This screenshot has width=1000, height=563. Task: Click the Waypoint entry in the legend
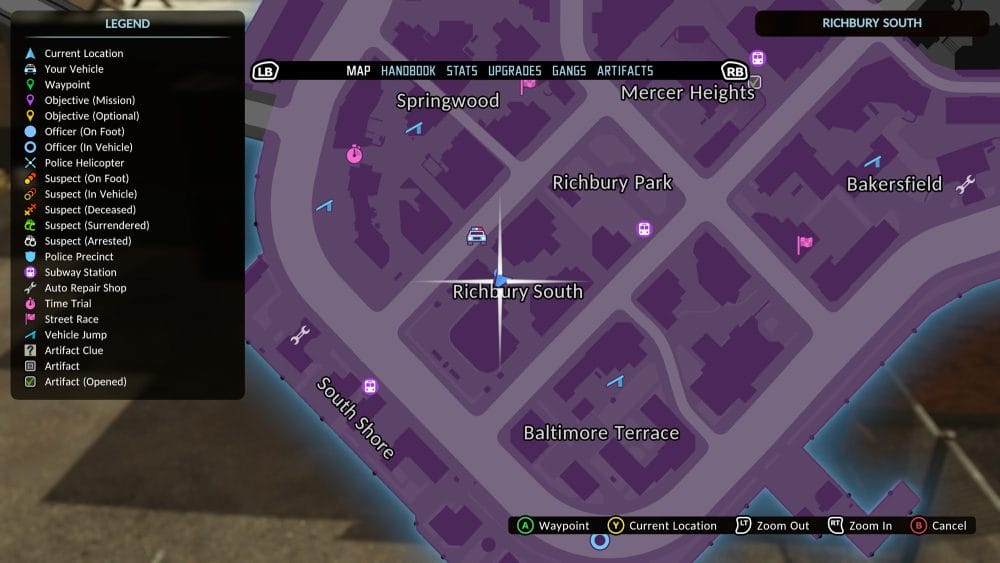(67, 85)
